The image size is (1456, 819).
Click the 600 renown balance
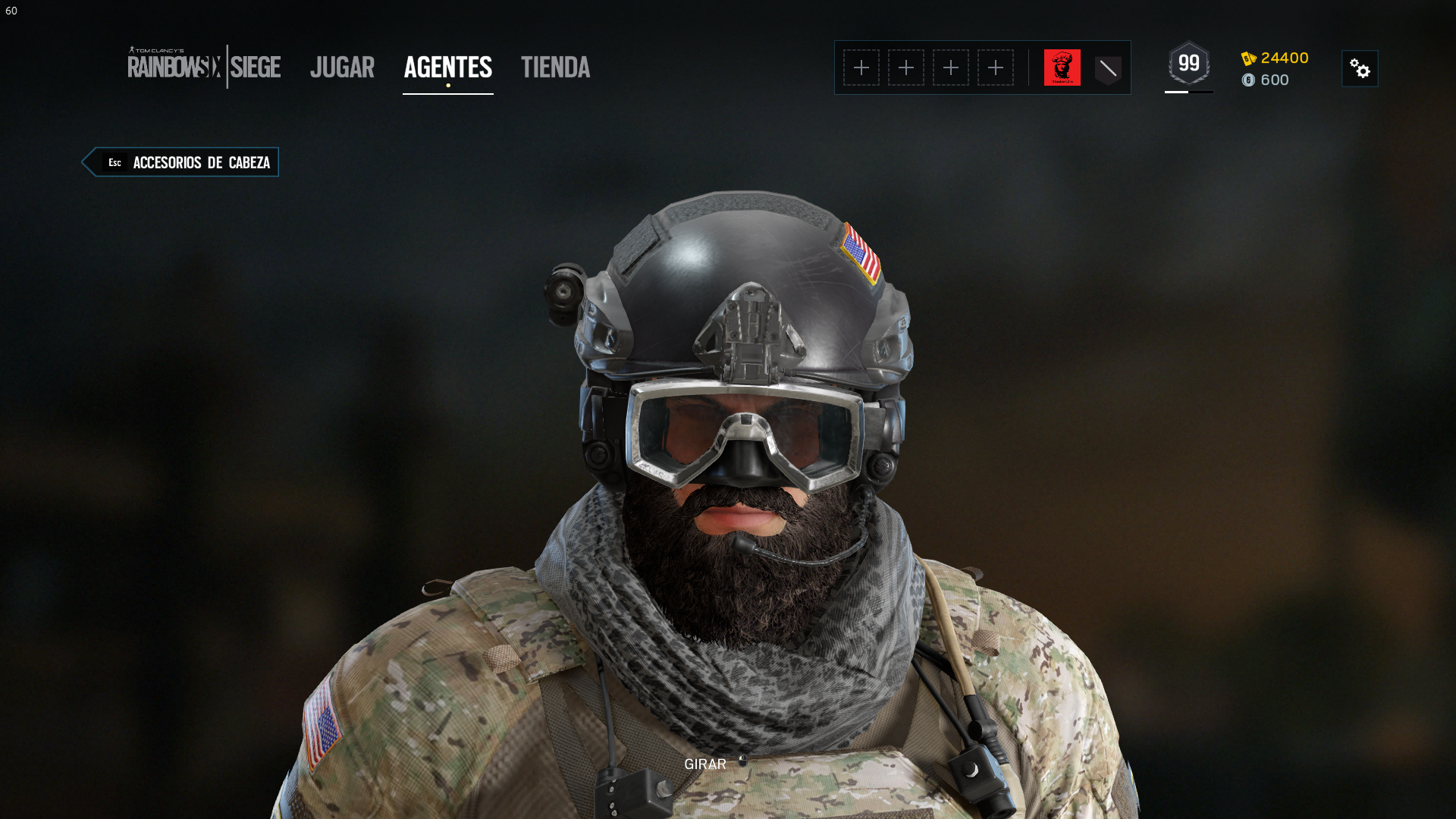pyautogui.click(x=1274, y=80)
